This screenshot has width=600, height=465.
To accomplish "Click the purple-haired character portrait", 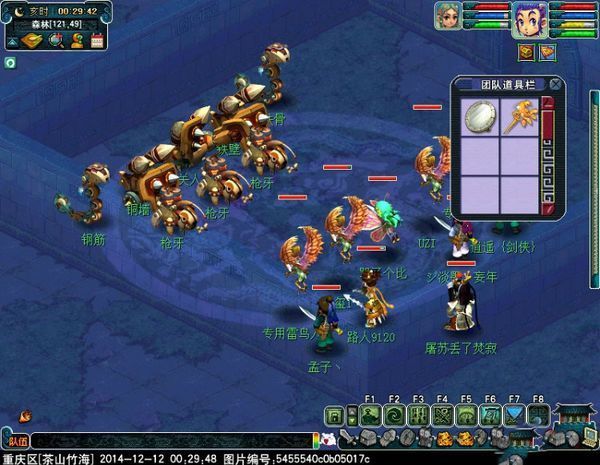I will coord(526,16).
